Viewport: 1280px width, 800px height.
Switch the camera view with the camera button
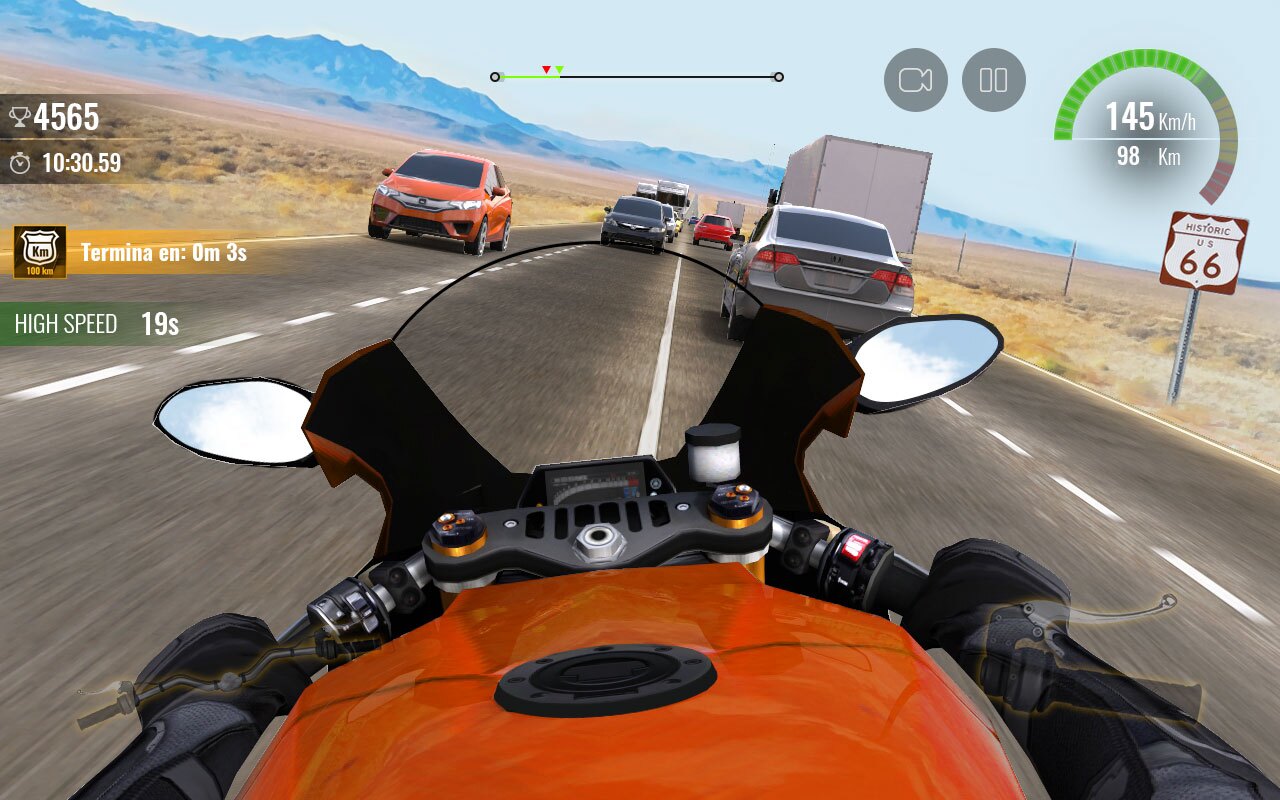[x=915, y=80]
